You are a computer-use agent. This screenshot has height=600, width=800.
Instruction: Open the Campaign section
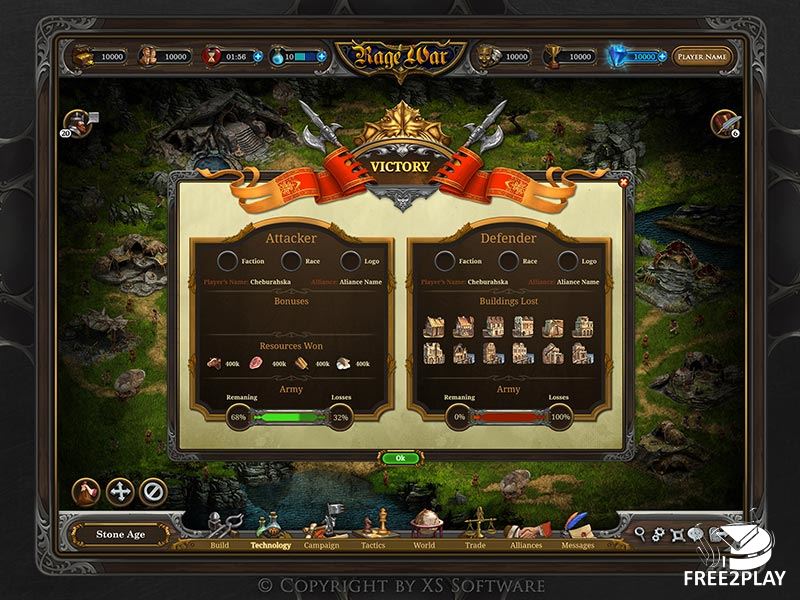tap(322, 545)
